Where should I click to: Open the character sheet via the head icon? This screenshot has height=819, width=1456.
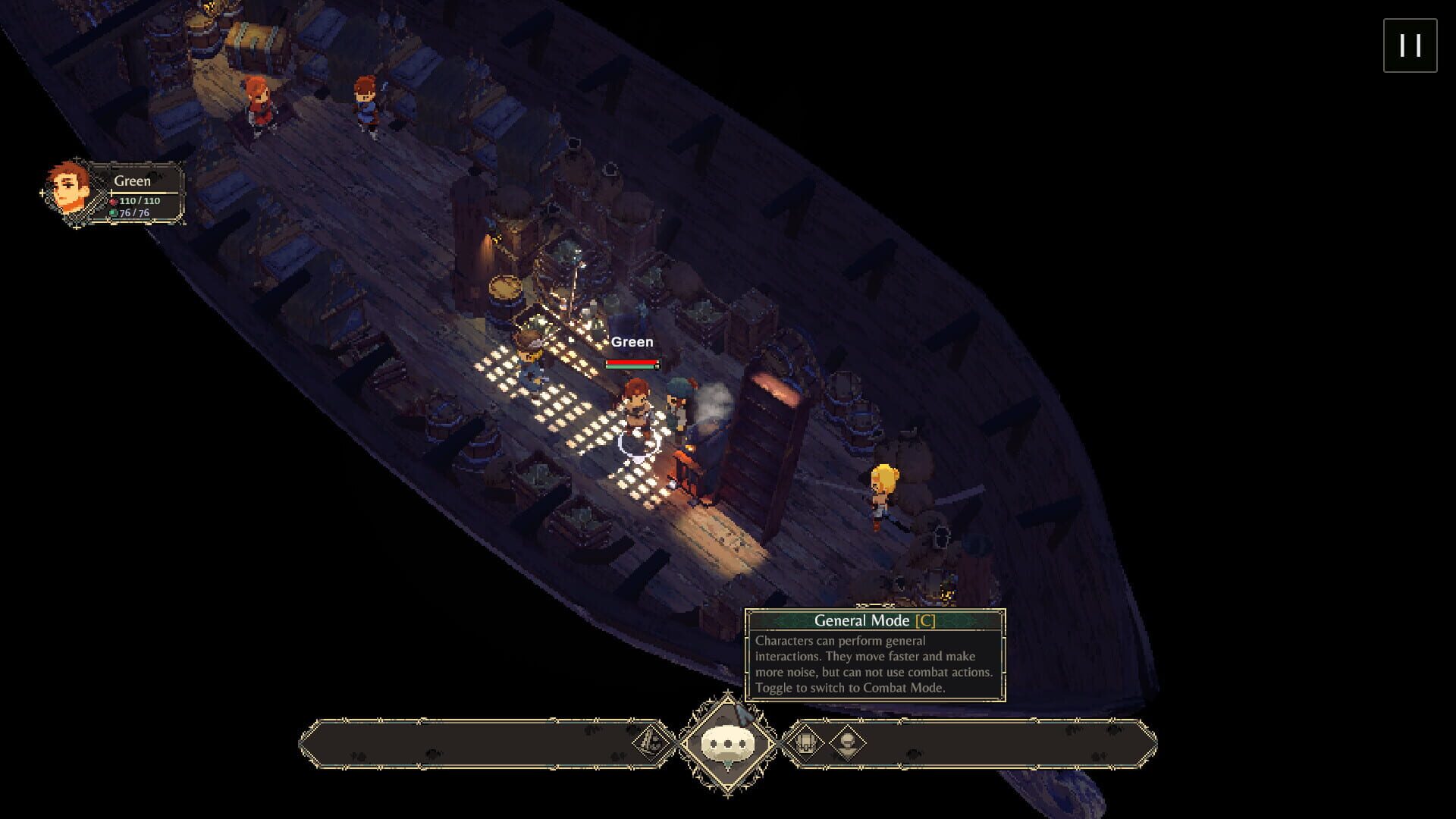tap(847, 743)
